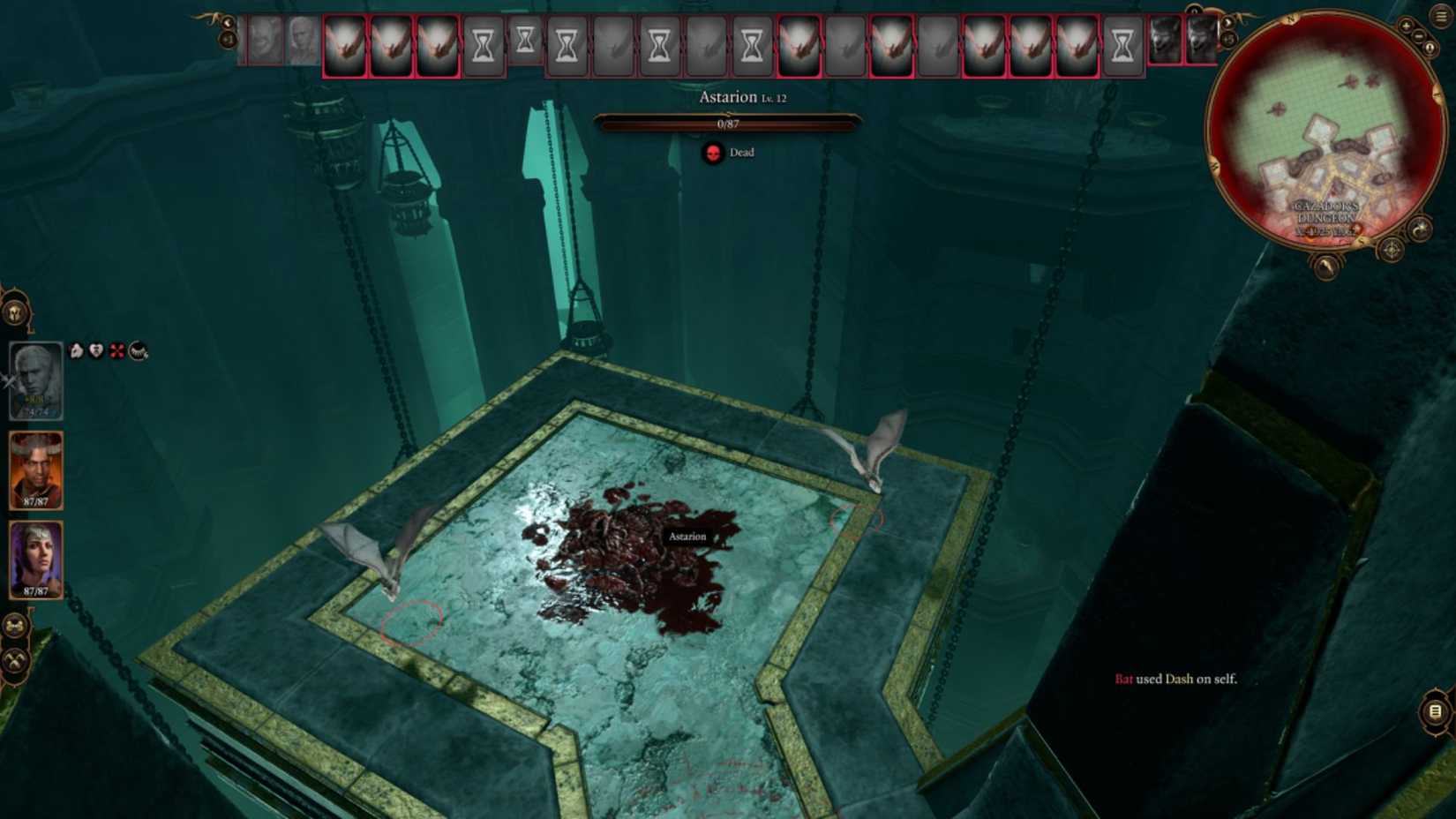Click the shield condition icon beside Astarion's portrait
Image resolution: width=1456 pixels, height=819 pixels.
point(76,351)
